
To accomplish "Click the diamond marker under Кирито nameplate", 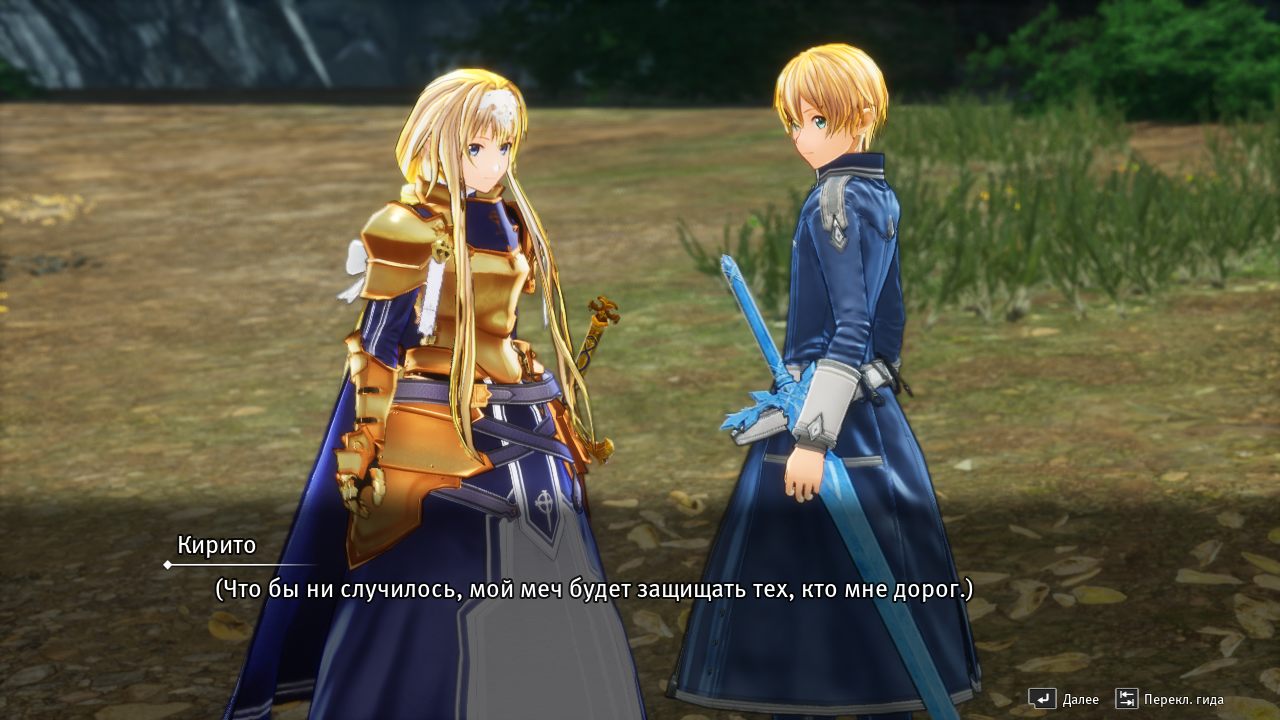I will tap(167, 563).
